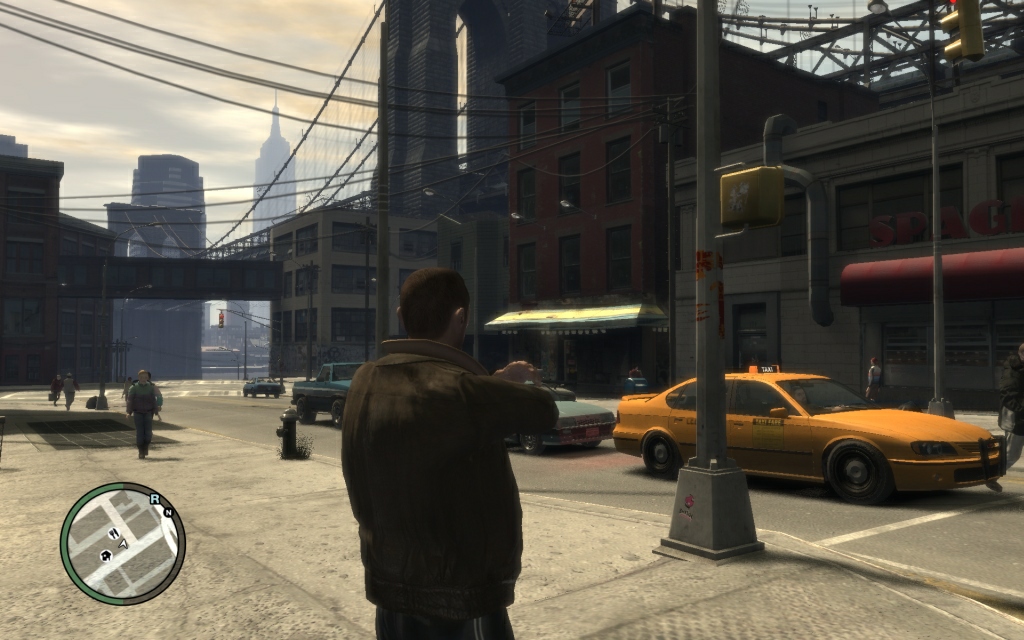
Task: Select the restaurant fork-and-knife map marker
Action: tap(113, 533)
